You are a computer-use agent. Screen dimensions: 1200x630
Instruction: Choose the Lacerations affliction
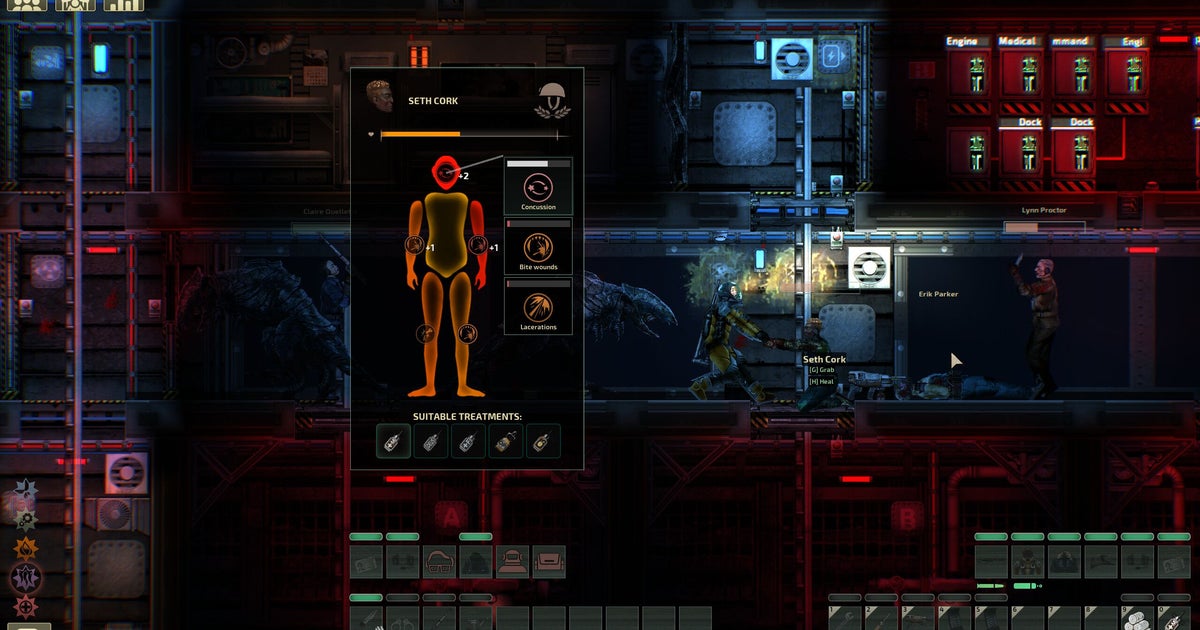(538, 307)
